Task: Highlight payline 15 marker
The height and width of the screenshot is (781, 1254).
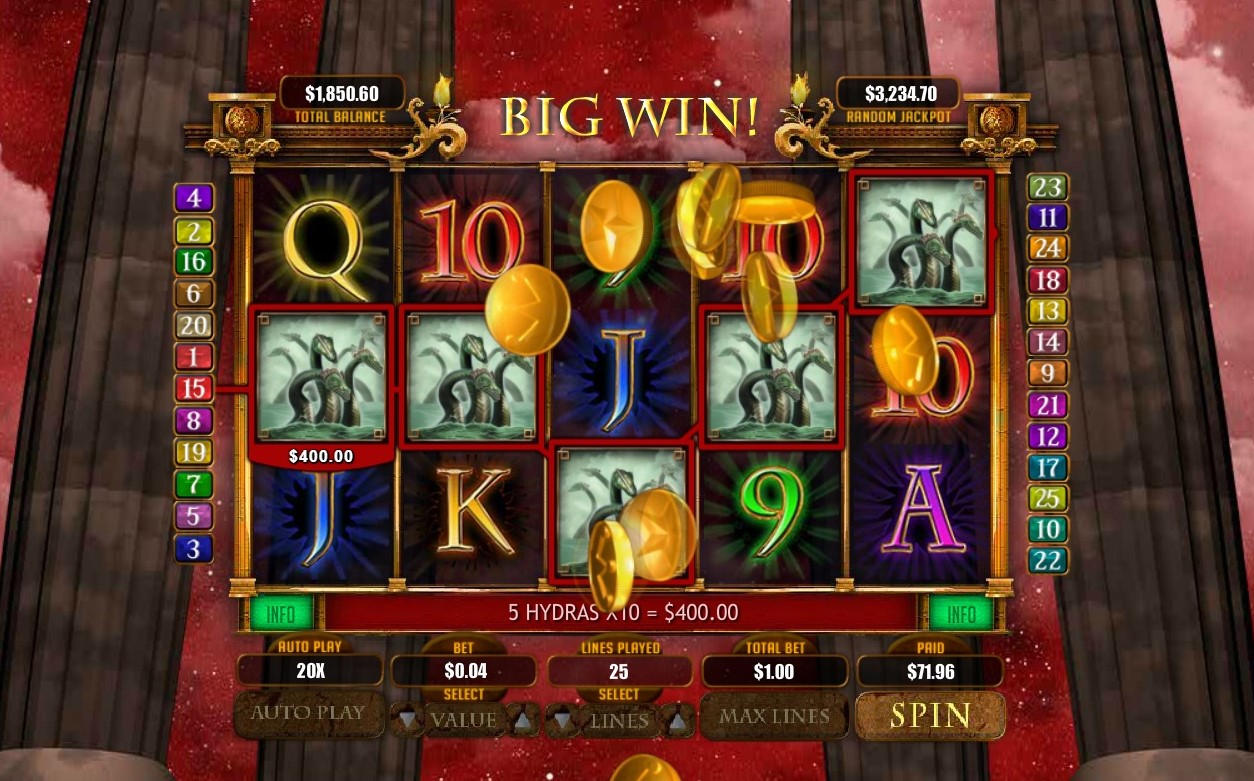Action: [194, 388]
